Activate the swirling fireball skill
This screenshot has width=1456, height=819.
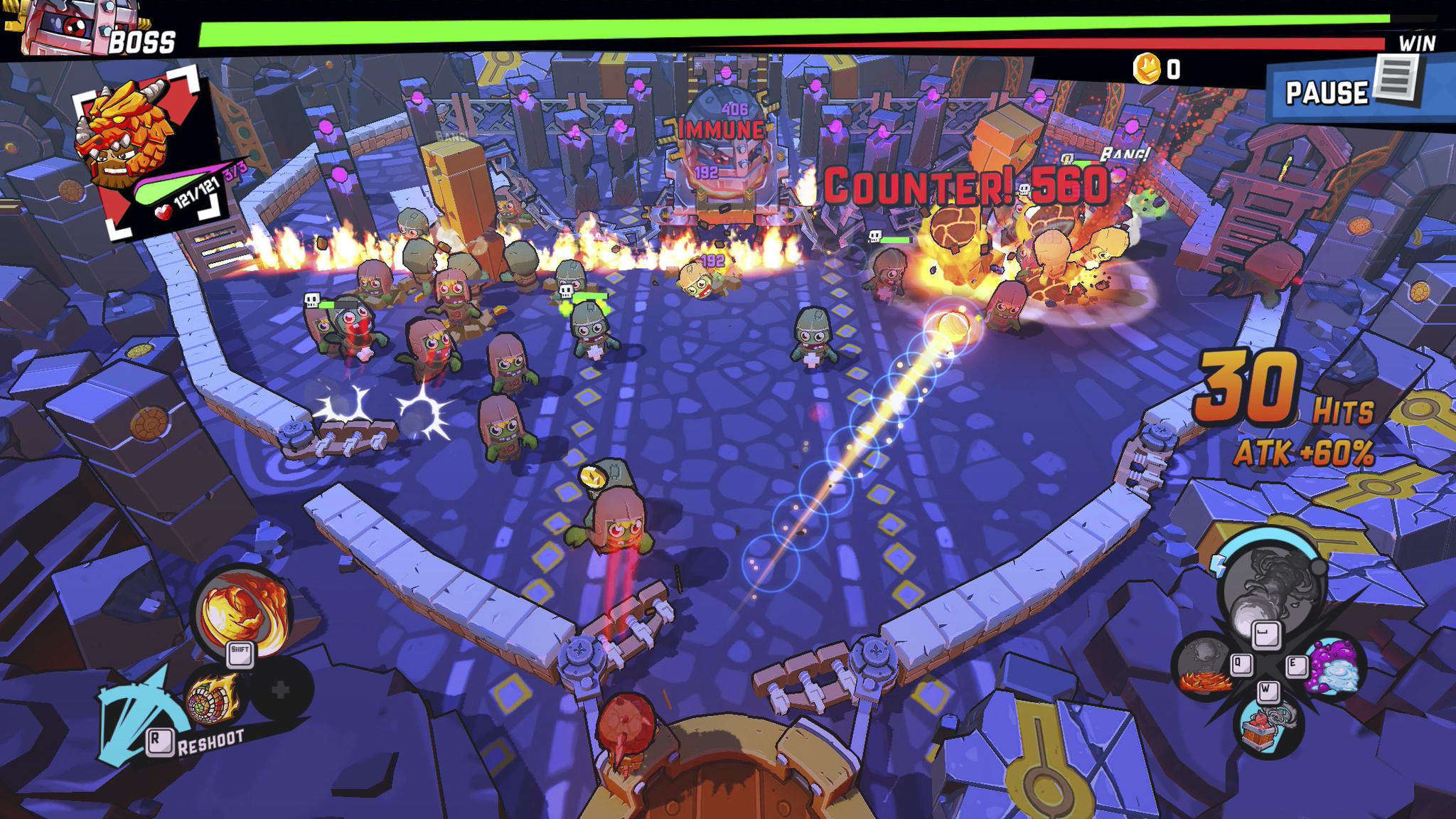tap(242, 609)
